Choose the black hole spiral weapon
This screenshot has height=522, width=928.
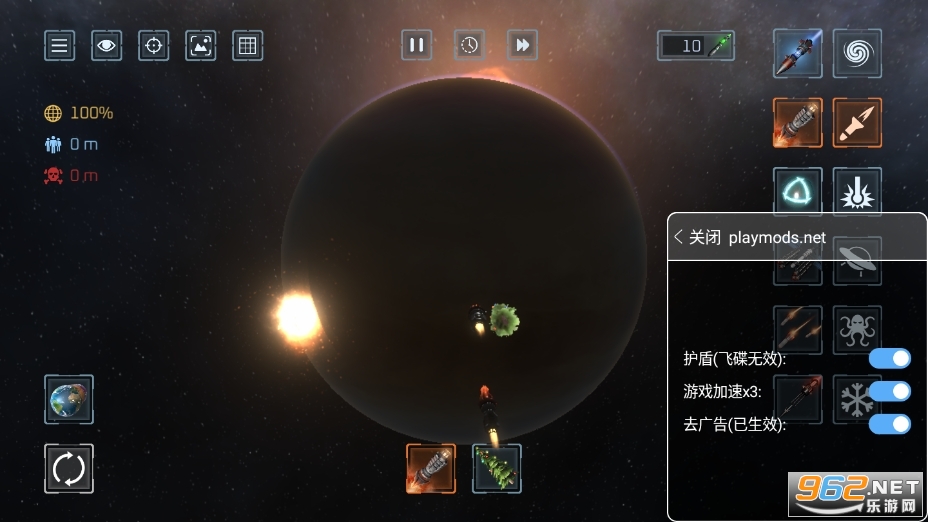click(x=857, y=53)
